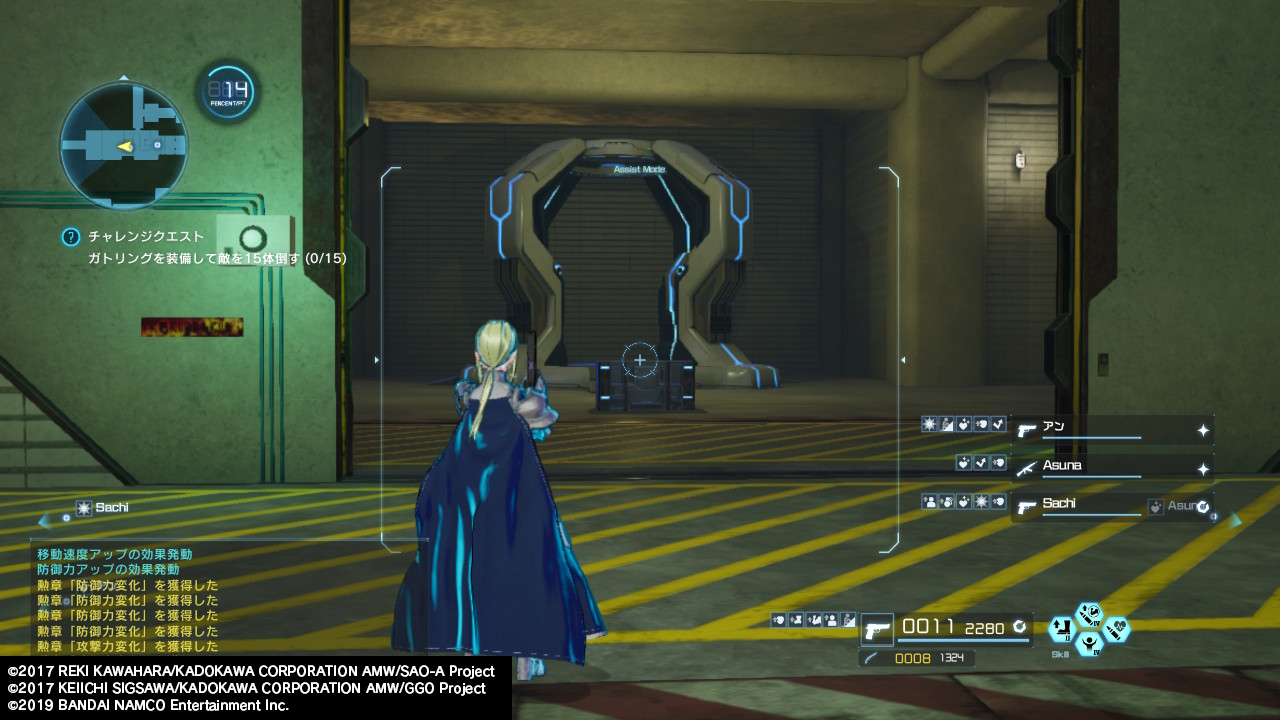Activate the top bullet skill hexagon
This screenshot has width=1280, height=720.
(1088, 614)
